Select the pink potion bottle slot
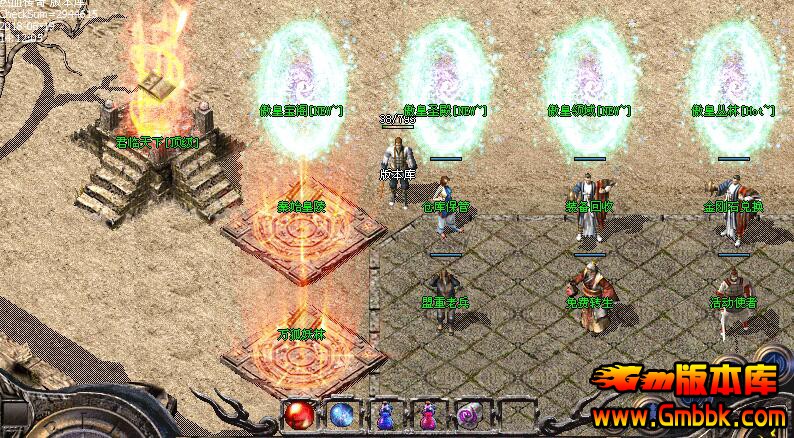This screenshot has height=438, width=794. click(428, 415)
